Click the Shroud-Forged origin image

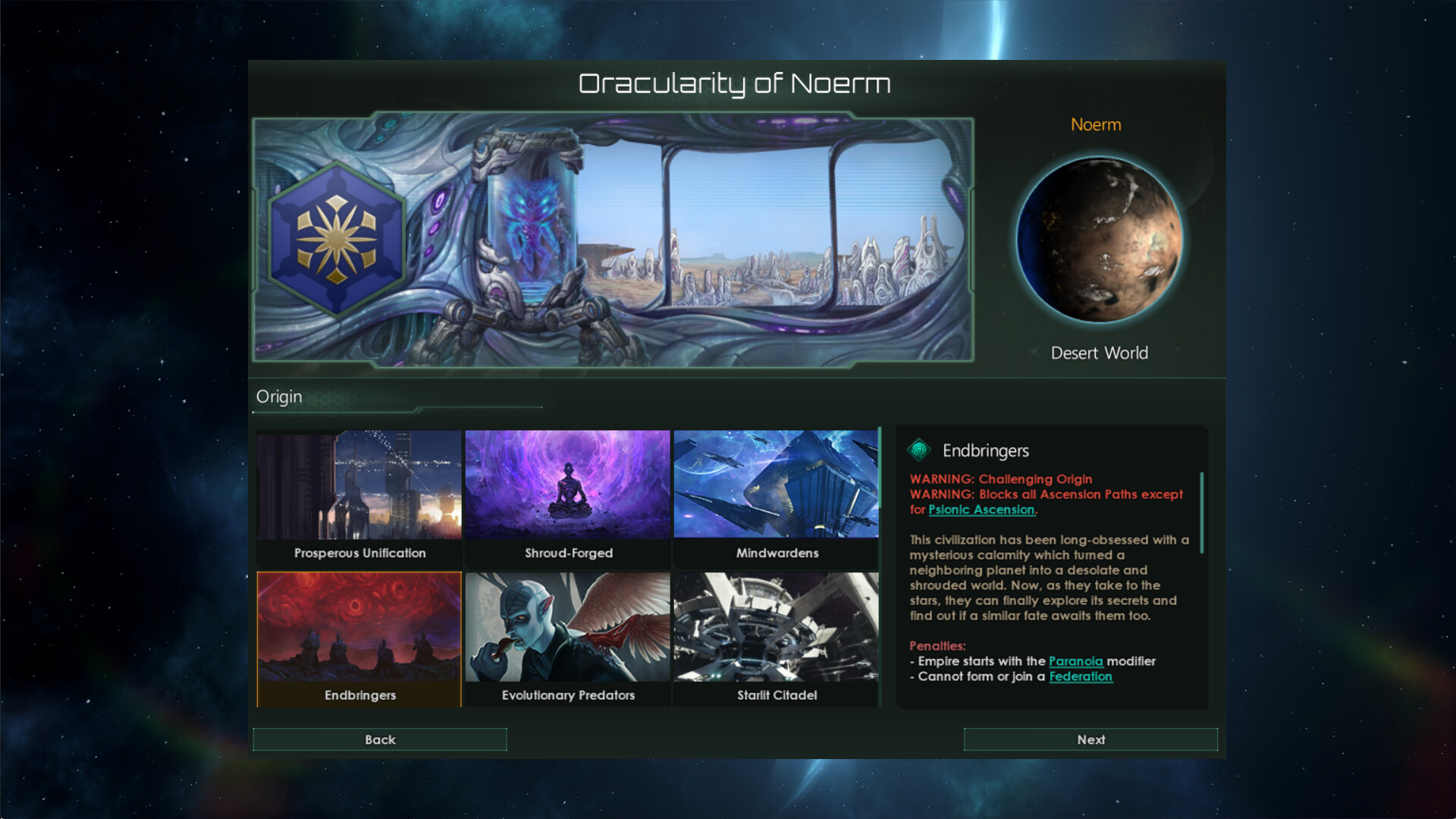click(x=567, y=485)
